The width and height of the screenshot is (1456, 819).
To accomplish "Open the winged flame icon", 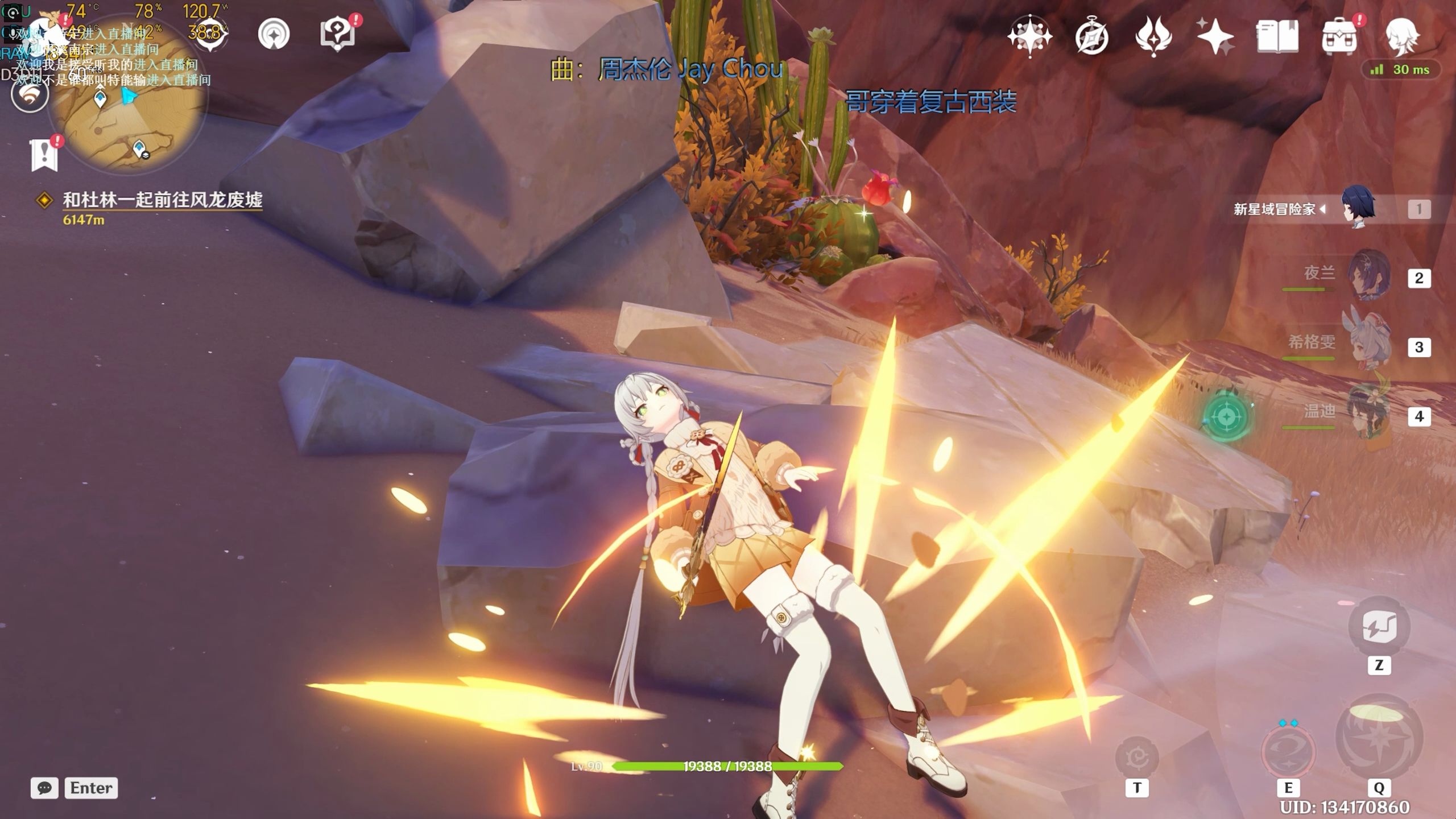I will (1153, 36).
